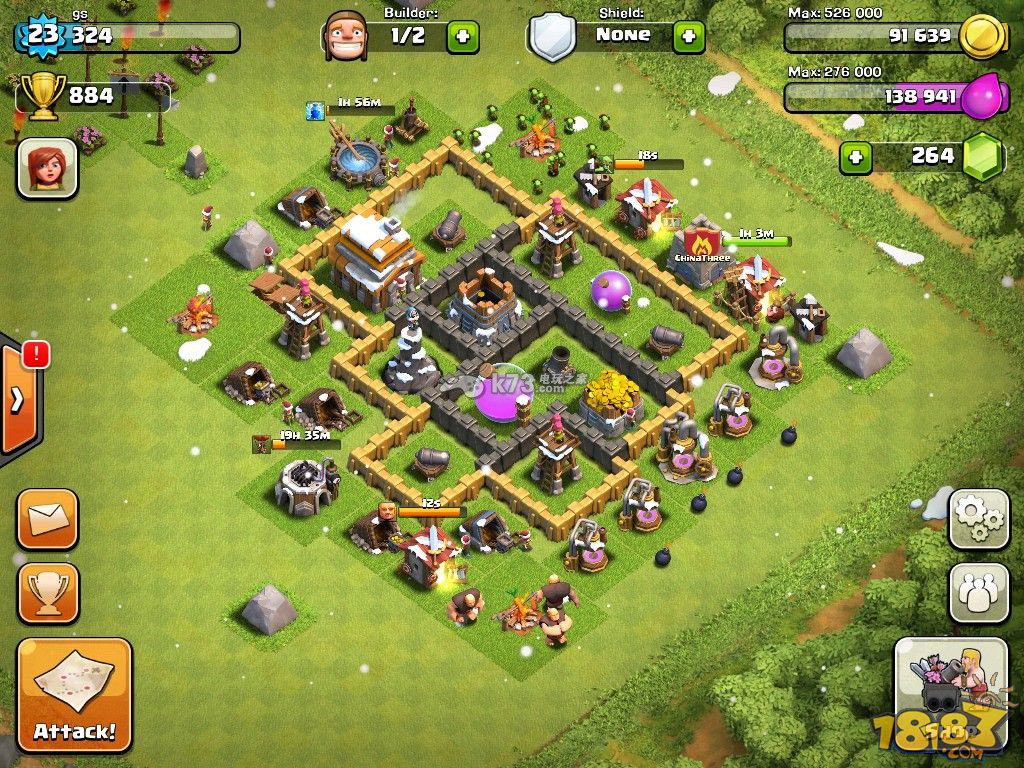The width and height of the screenshot is (1024, 768).
Task: Open the red-haired villager advisor icon
Action: point(47,167)
